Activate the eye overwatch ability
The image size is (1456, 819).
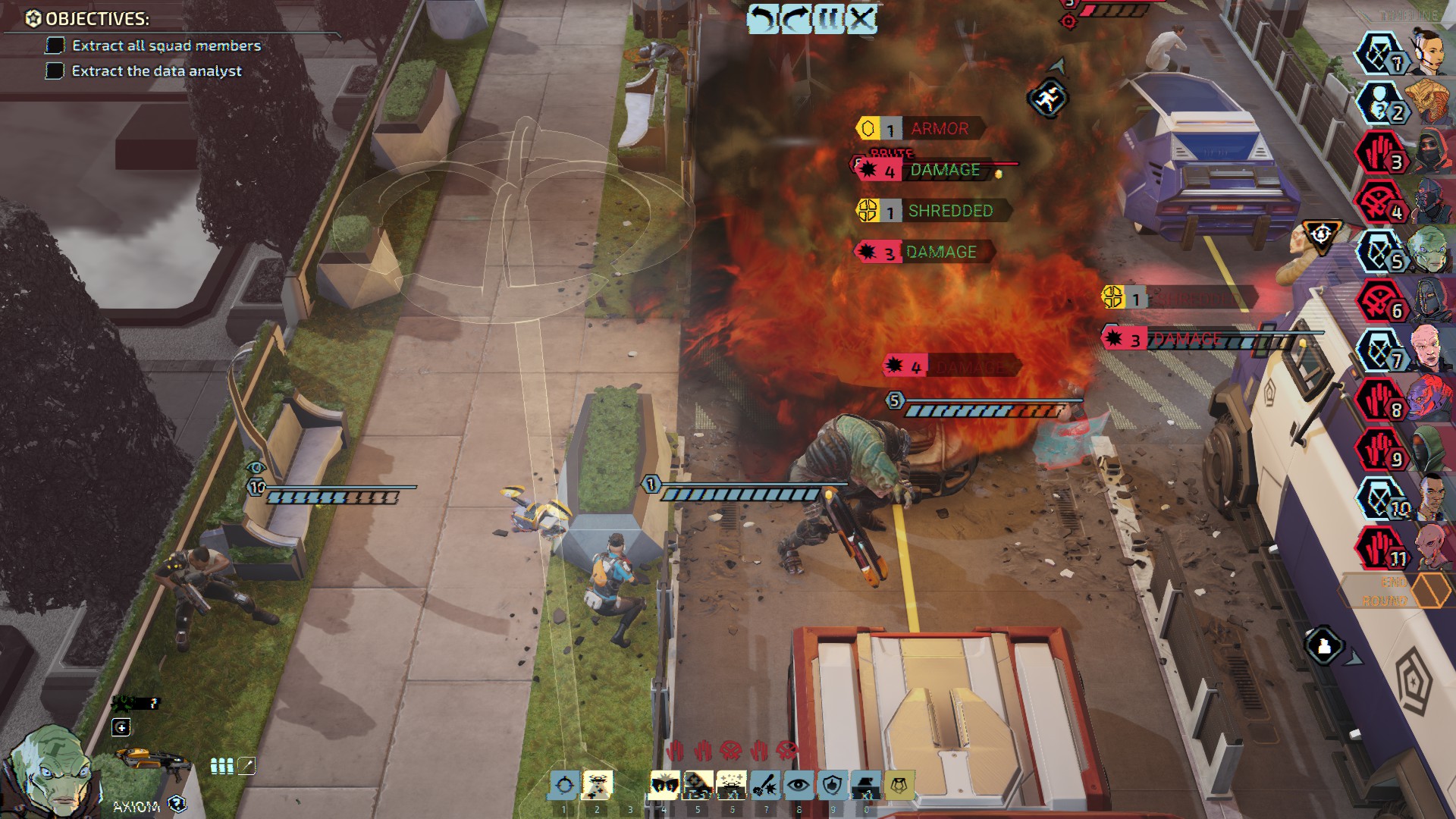[x=799, y=786]
